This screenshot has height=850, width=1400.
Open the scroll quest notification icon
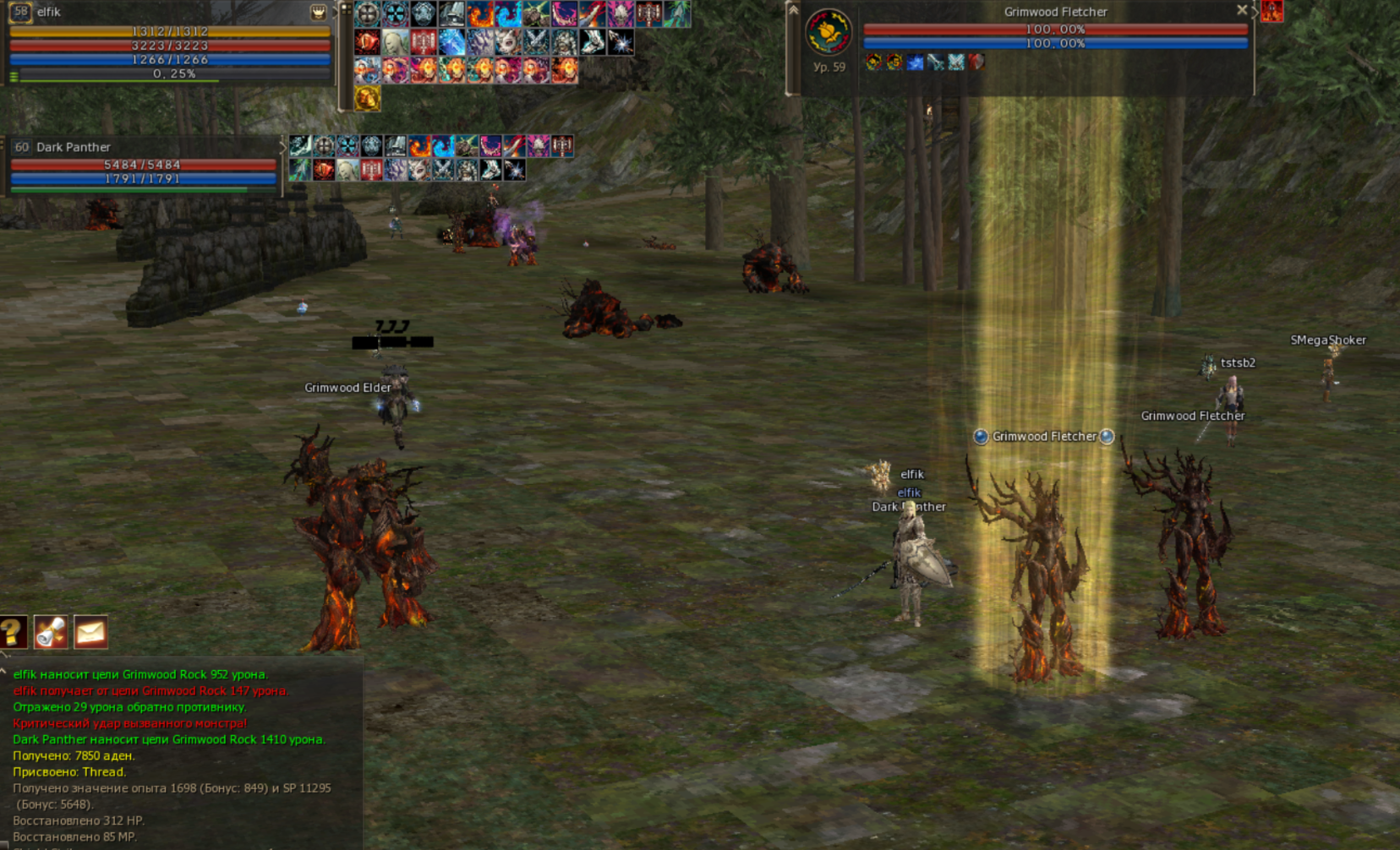(51, 632)
